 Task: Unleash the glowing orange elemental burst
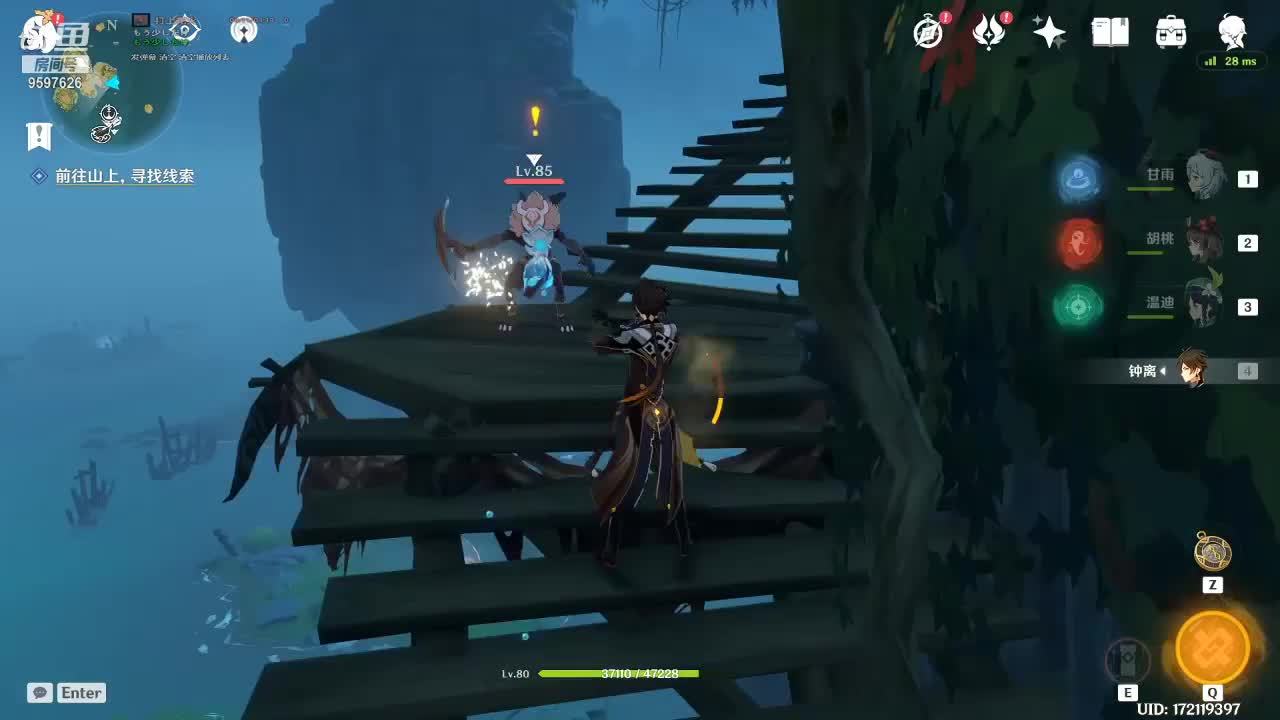tap(1212, 647)
